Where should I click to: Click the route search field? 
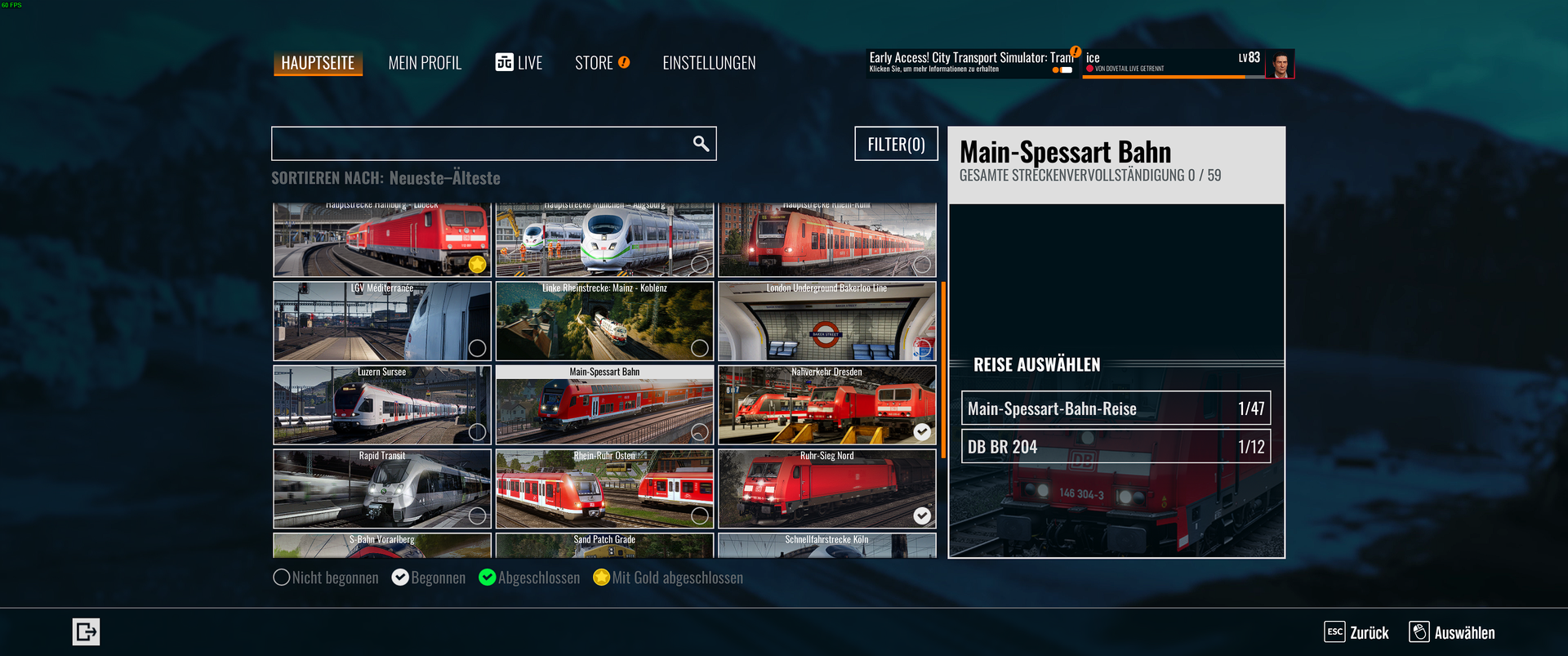pyautogui.click(x=482, y=144)
